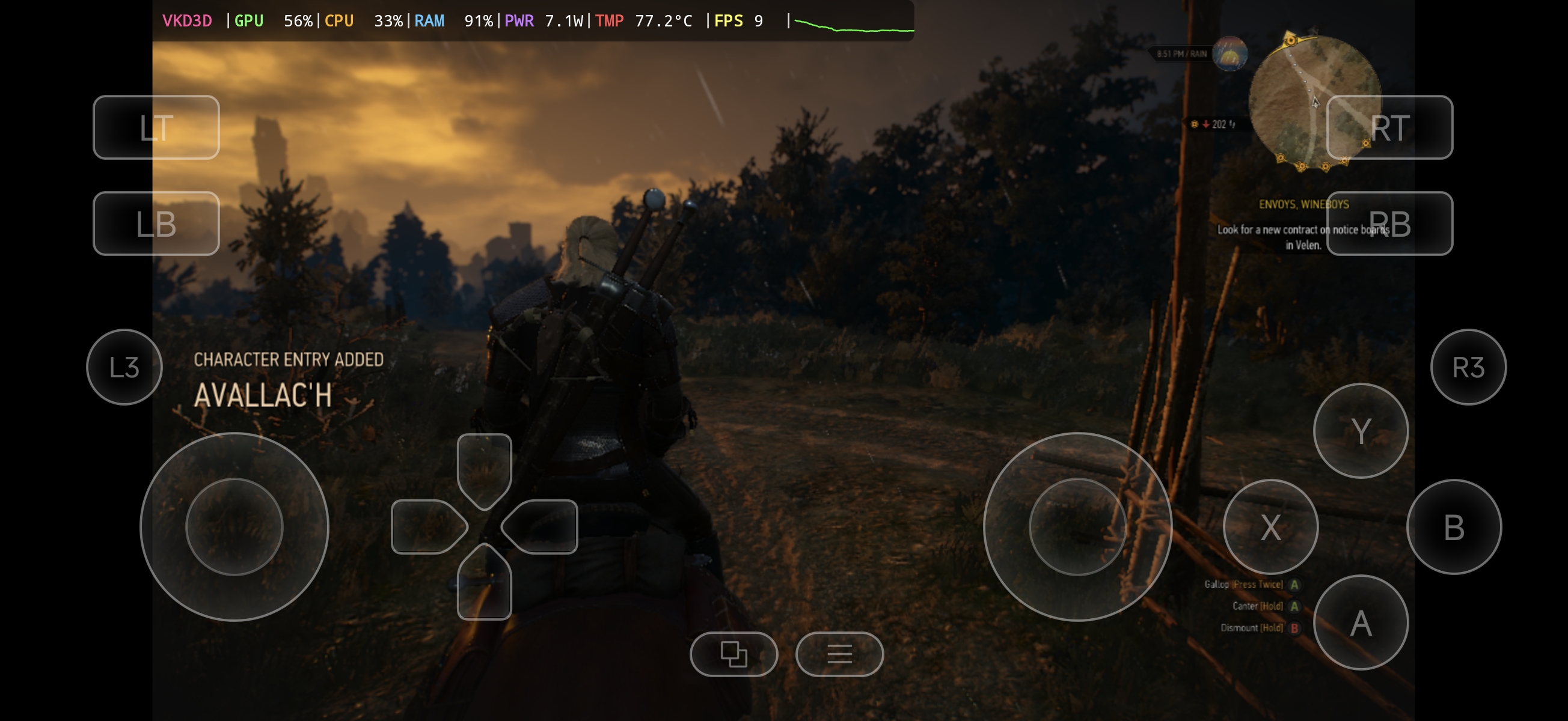Tap the D-pad left arrow
The width and height of the screenshot is (1568, 721).
pos(428,526)
